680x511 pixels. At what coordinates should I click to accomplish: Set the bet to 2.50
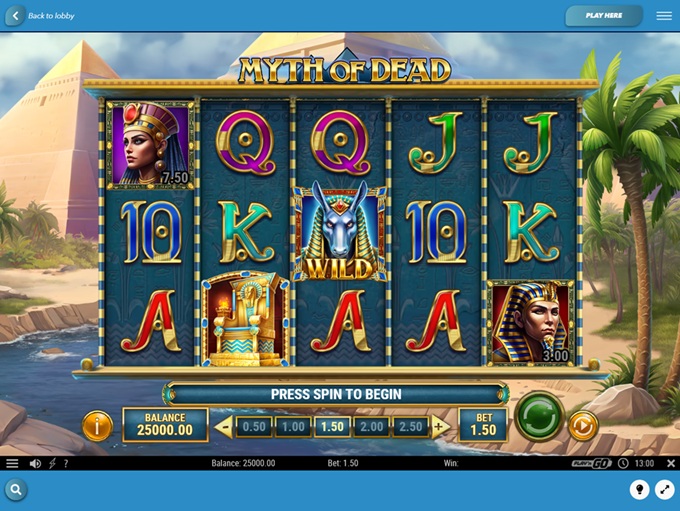tap(409, 427)
